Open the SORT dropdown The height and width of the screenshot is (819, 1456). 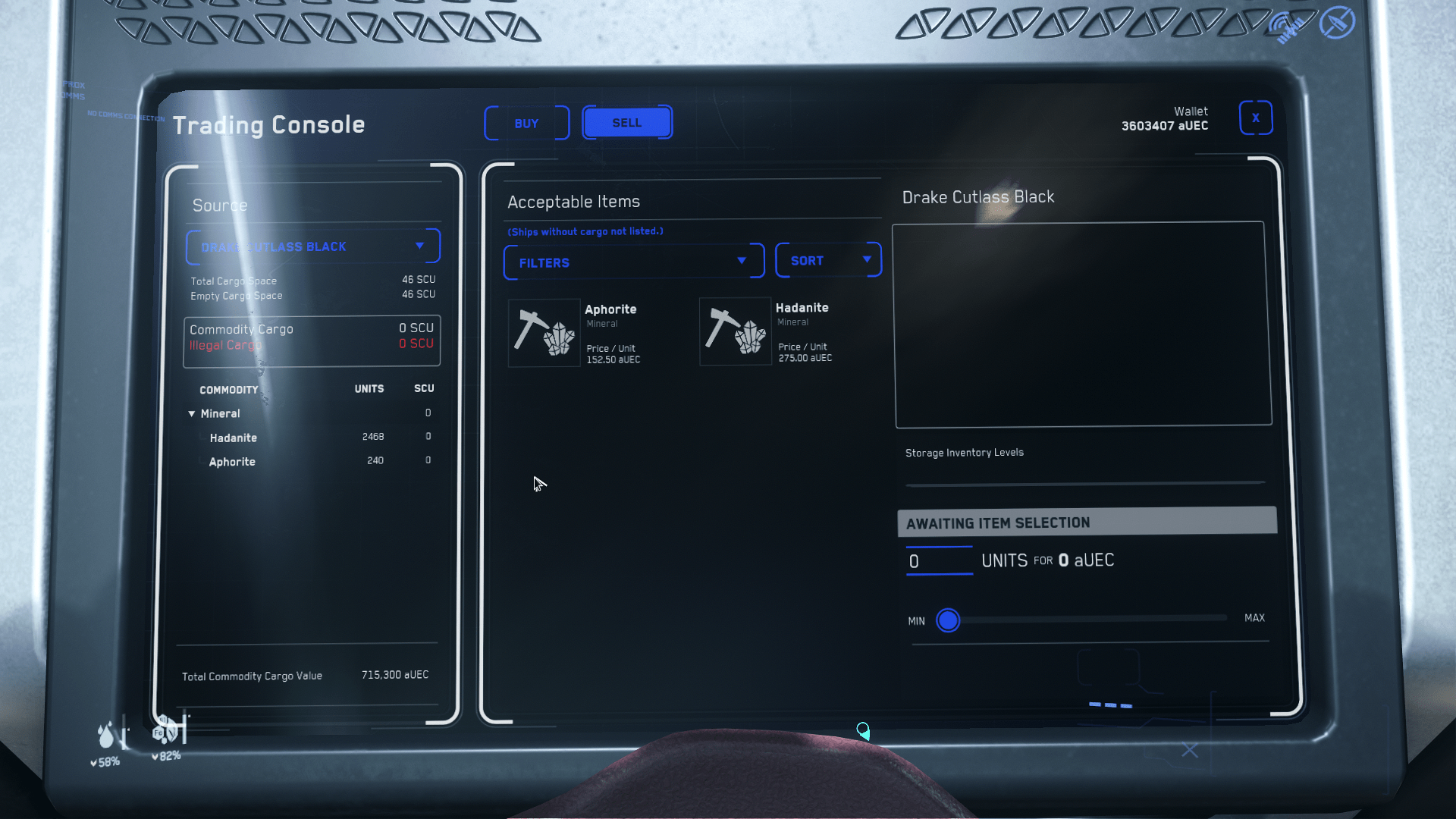click(828, 260)
